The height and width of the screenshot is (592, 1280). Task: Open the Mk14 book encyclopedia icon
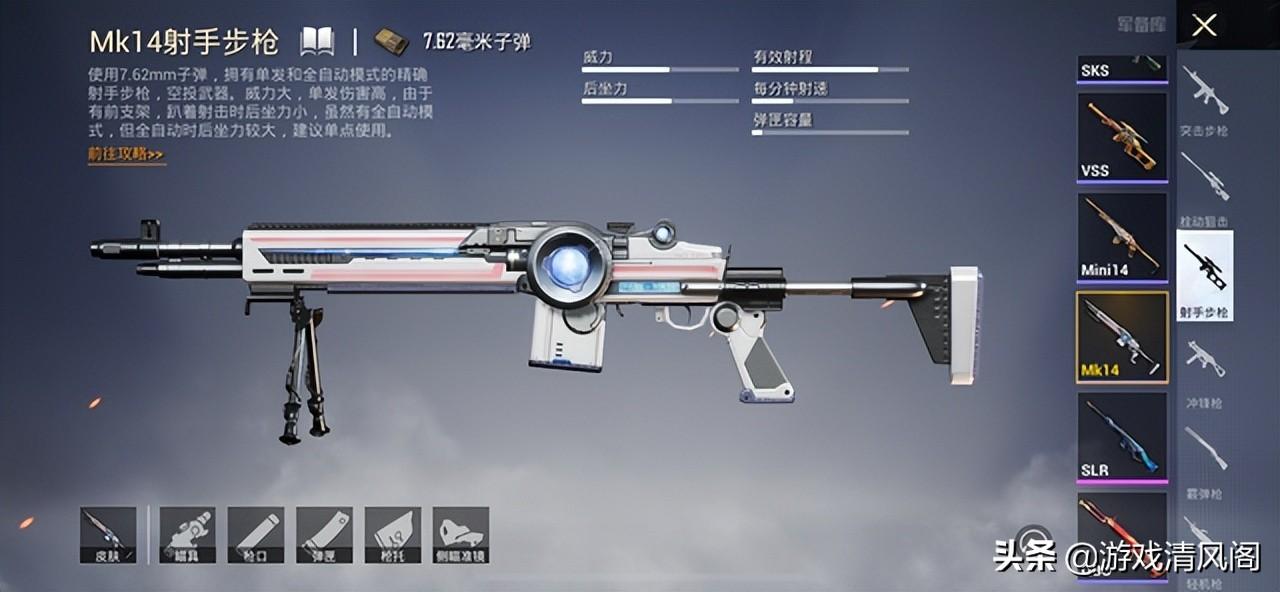coord(318,41)
